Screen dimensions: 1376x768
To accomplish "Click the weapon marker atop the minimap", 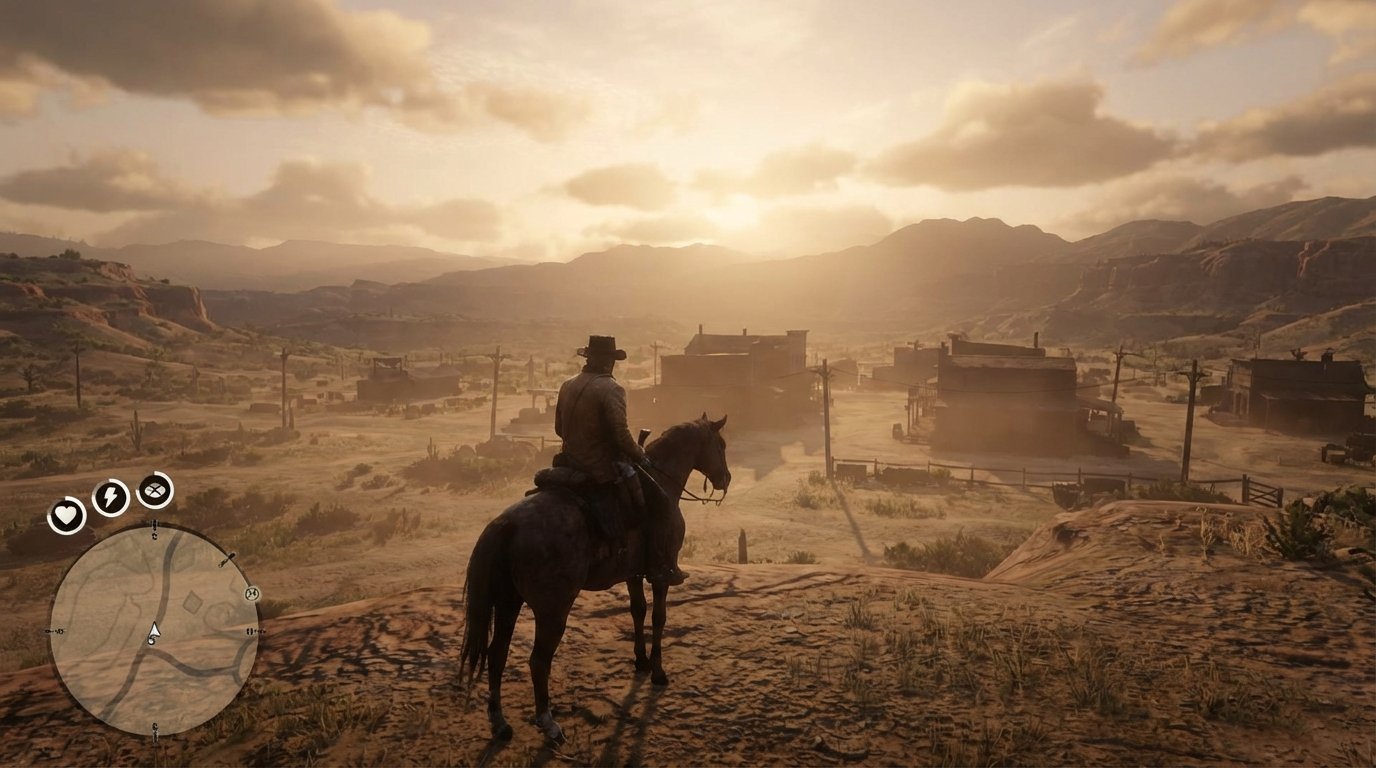I will tap(156, 524).
